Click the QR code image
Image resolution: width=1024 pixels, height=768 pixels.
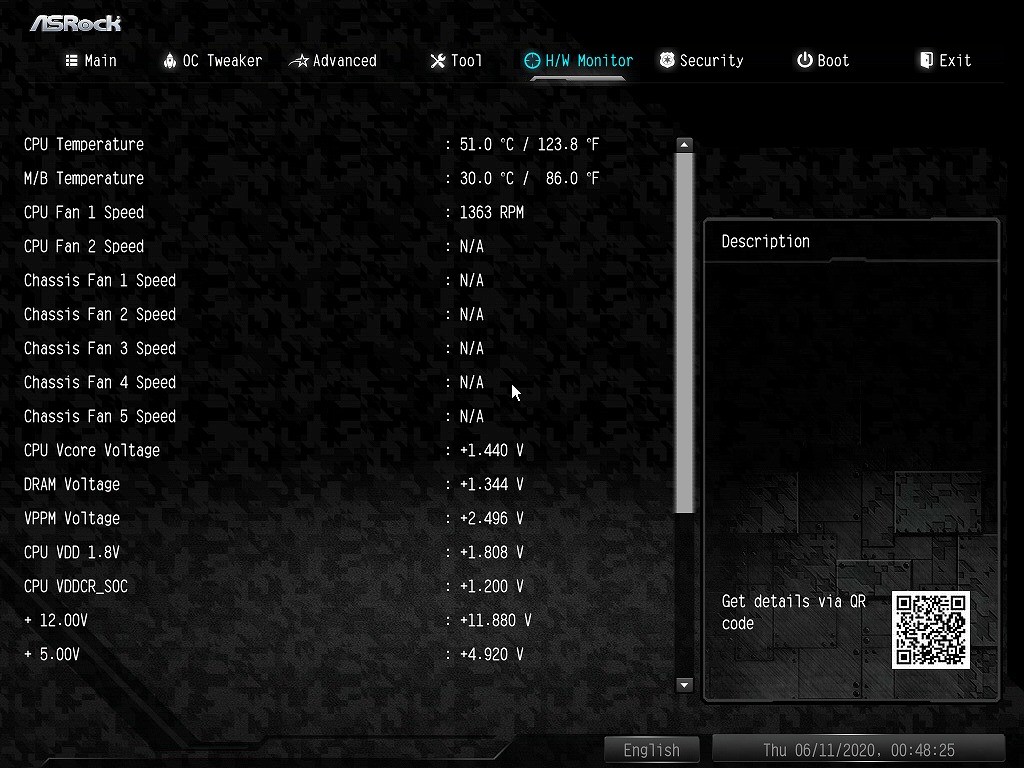(931, 630)
